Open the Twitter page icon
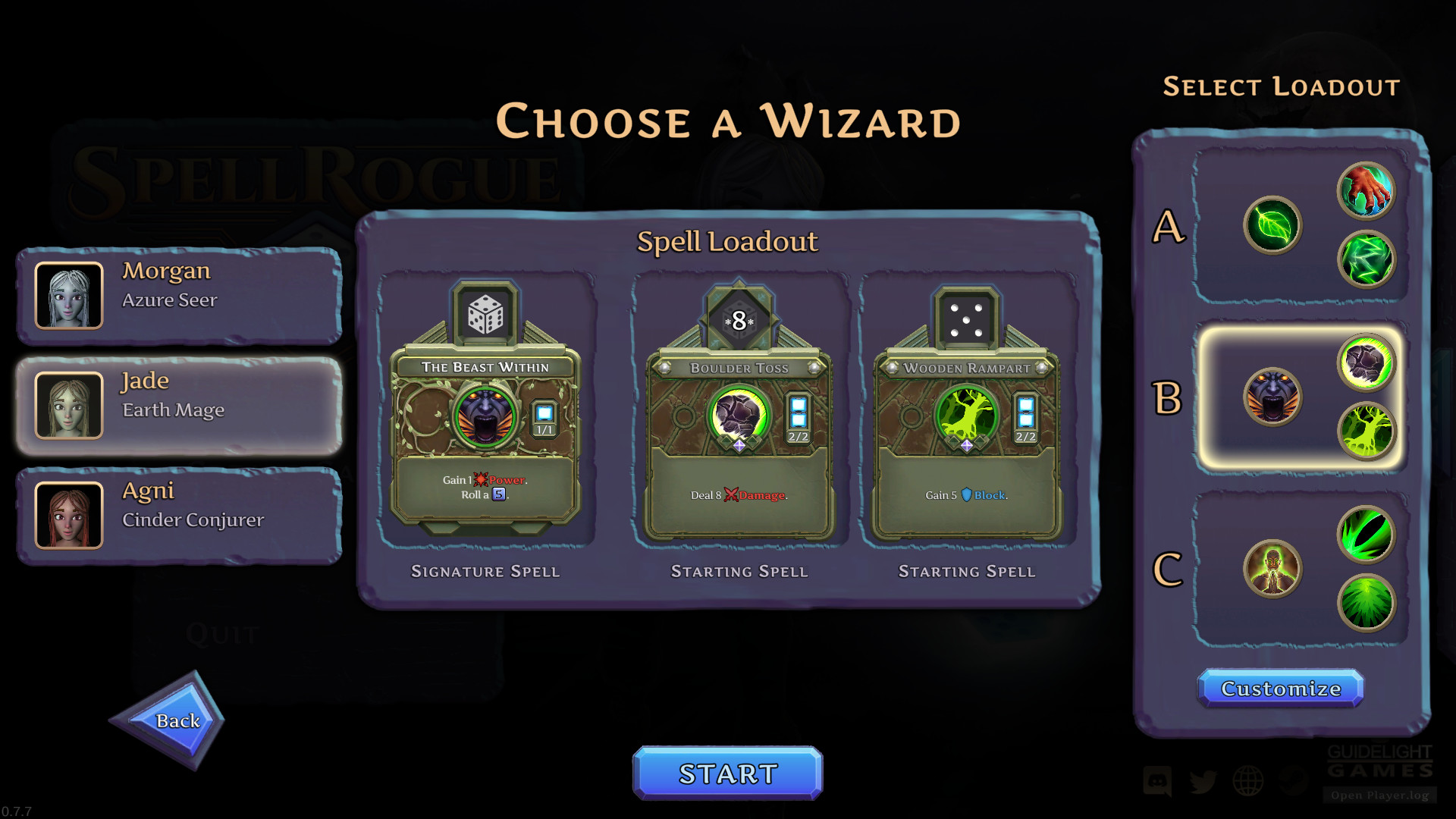Image resolution: width=1456 pixels, height=819 pixels. pyautogui.click(x=1203, y=781)
